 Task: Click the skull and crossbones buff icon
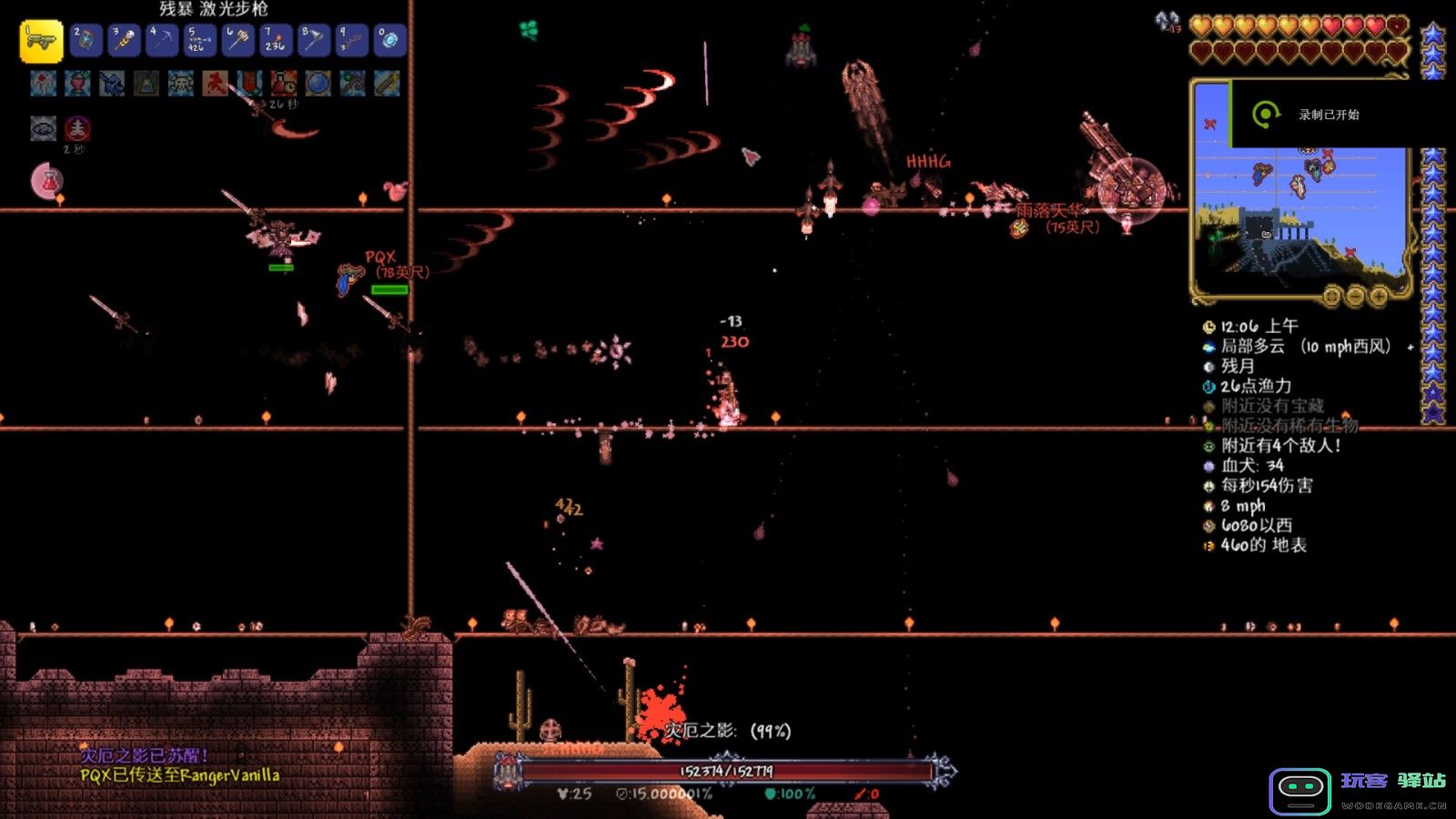[x=180, y=85]
